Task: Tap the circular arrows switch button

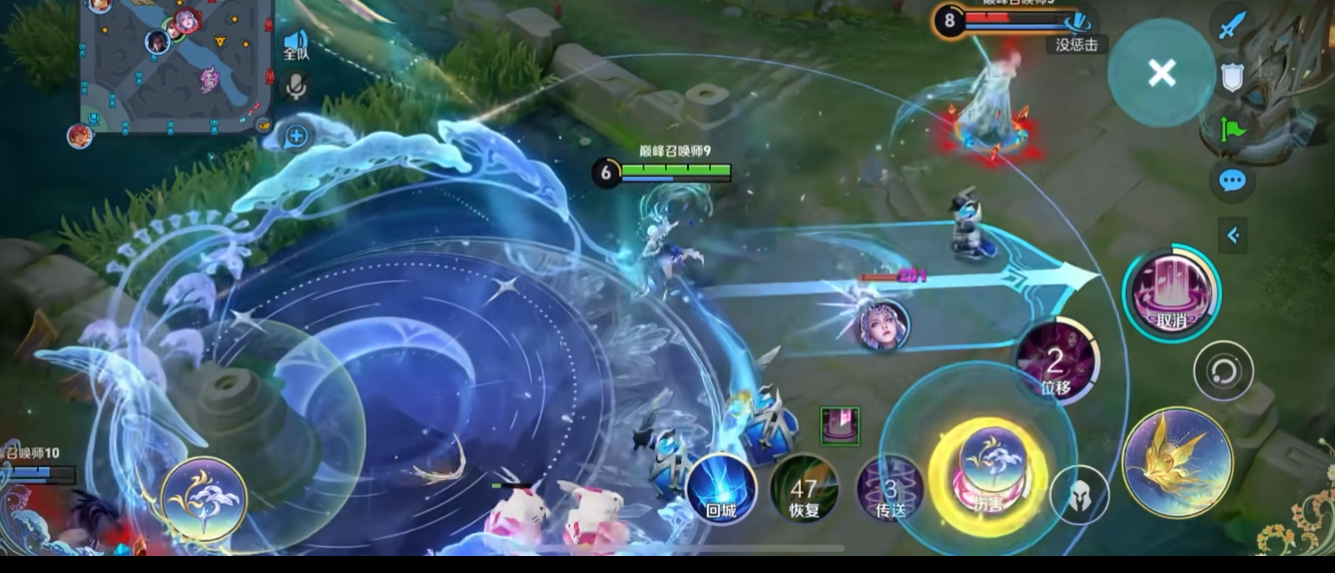Action: click(1223, 372)
